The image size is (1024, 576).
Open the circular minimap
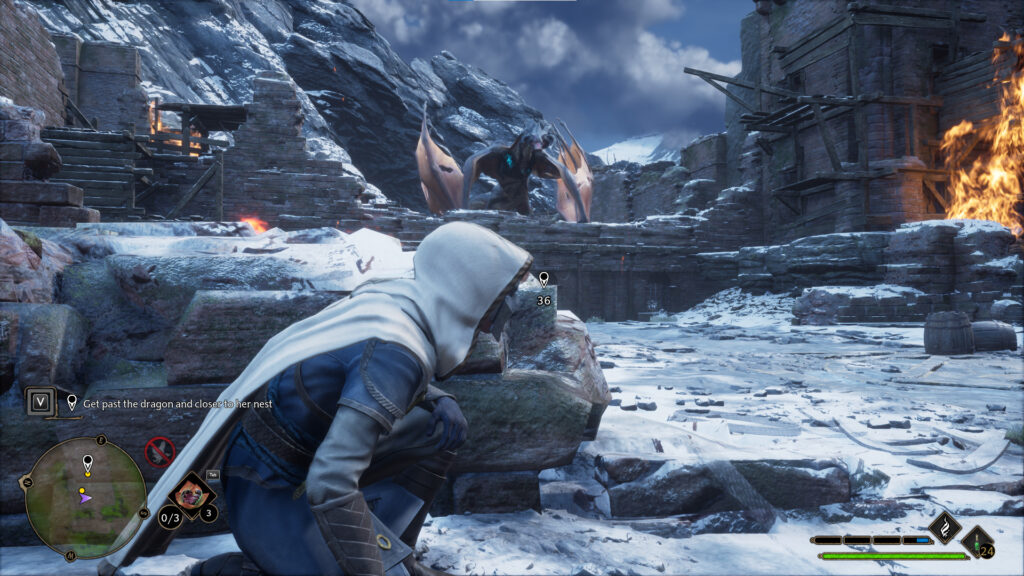(86, 497)
